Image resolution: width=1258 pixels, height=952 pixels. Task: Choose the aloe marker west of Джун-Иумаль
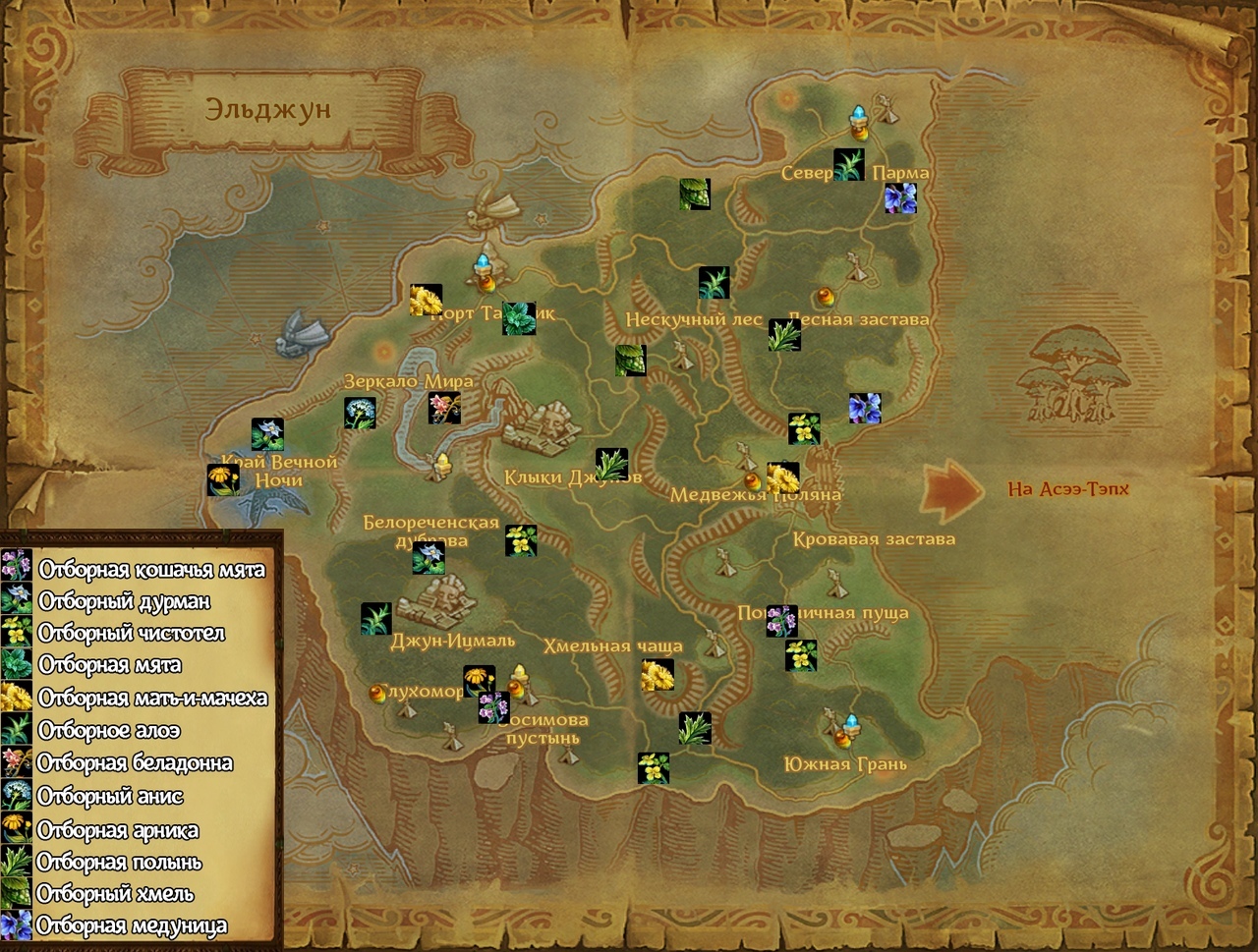tap(376, 618)
